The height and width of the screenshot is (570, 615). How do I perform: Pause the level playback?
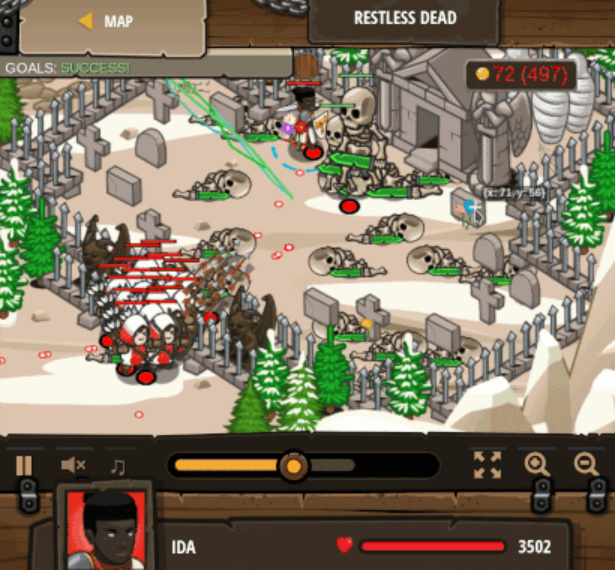24,465
